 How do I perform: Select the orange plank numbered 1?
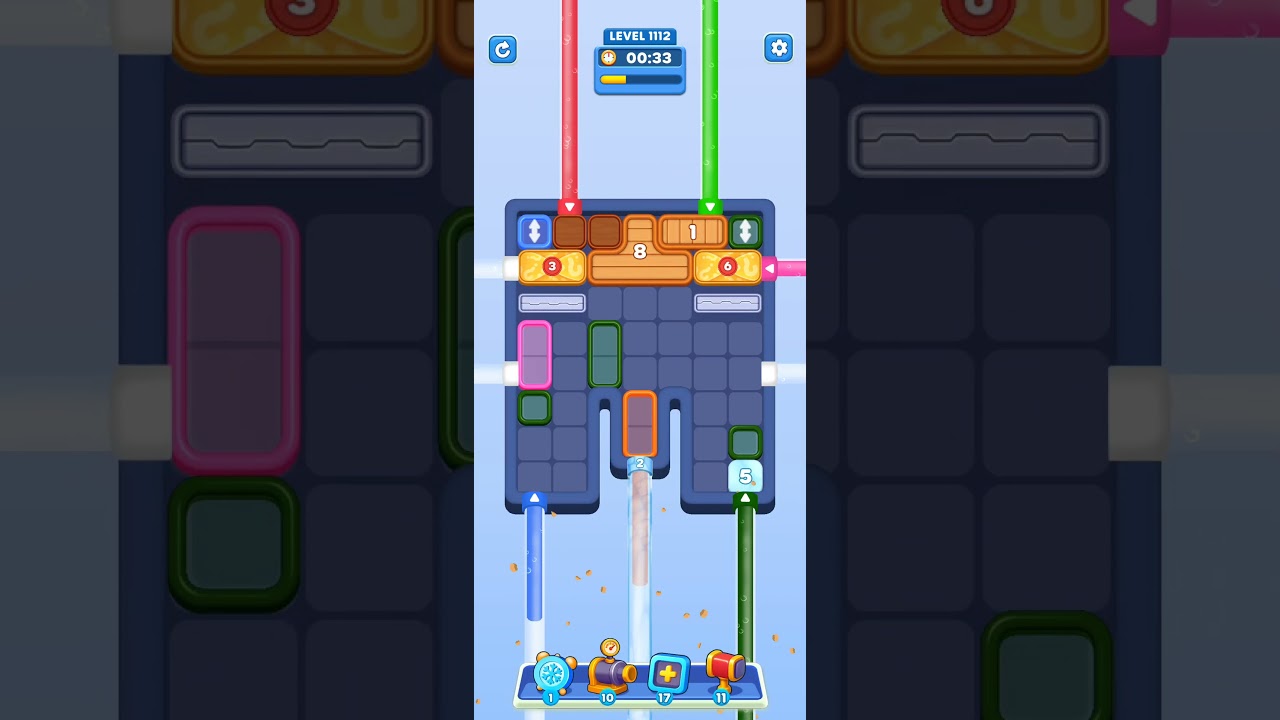pyautogui.click(x=692, y=231)
